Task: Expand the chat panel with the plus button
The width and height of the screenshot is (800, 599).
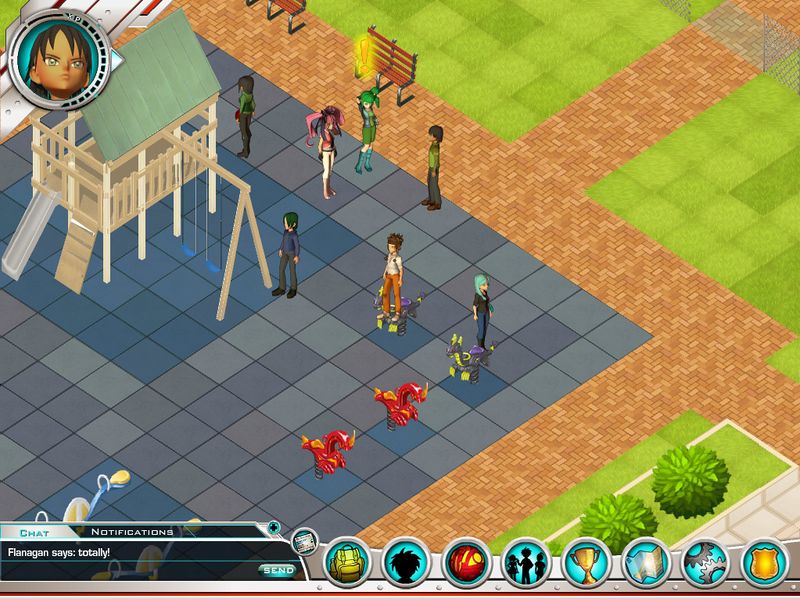Action: click(274, 527)
